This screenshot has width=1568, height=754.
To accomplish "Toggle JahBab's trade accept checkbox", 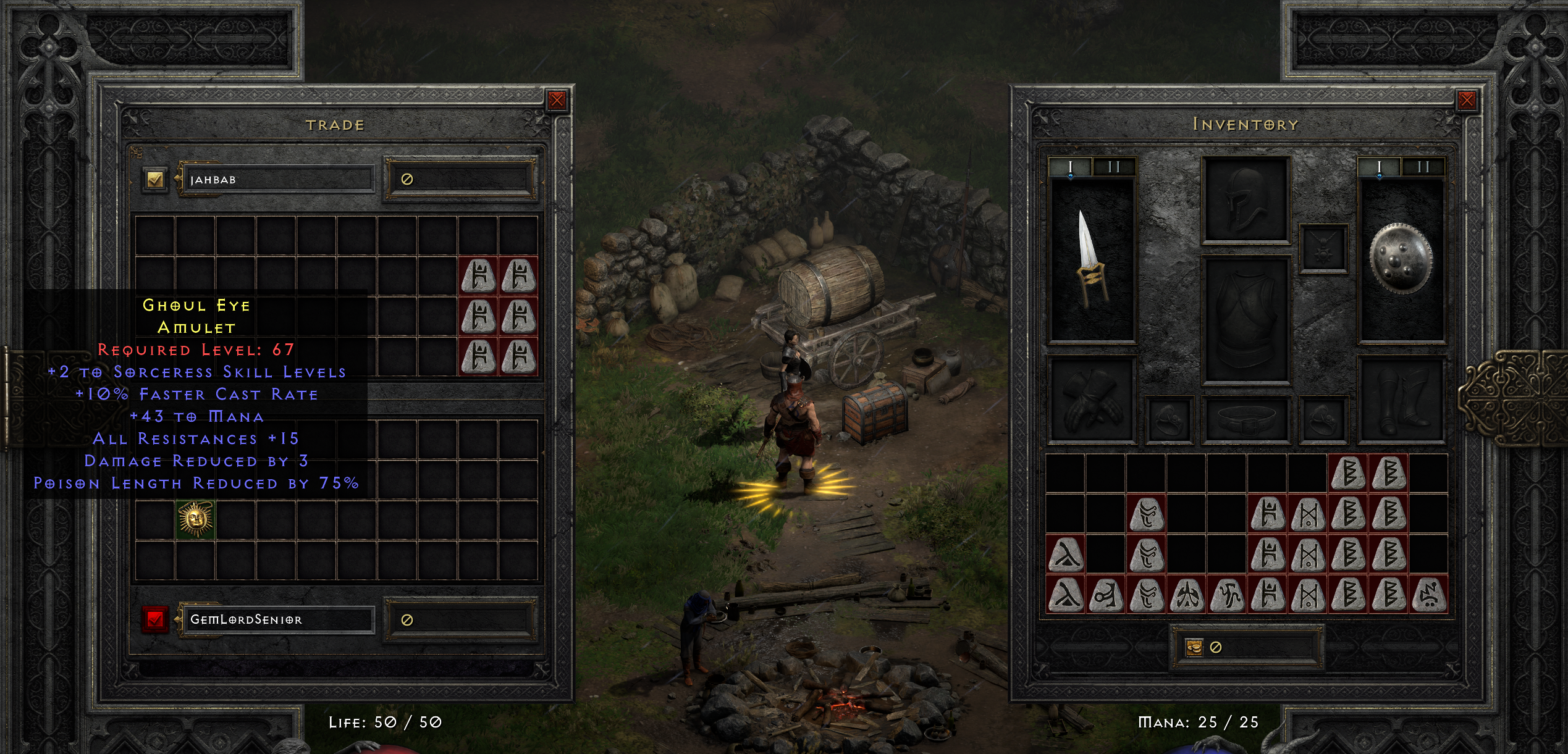I will pos(156,179).
